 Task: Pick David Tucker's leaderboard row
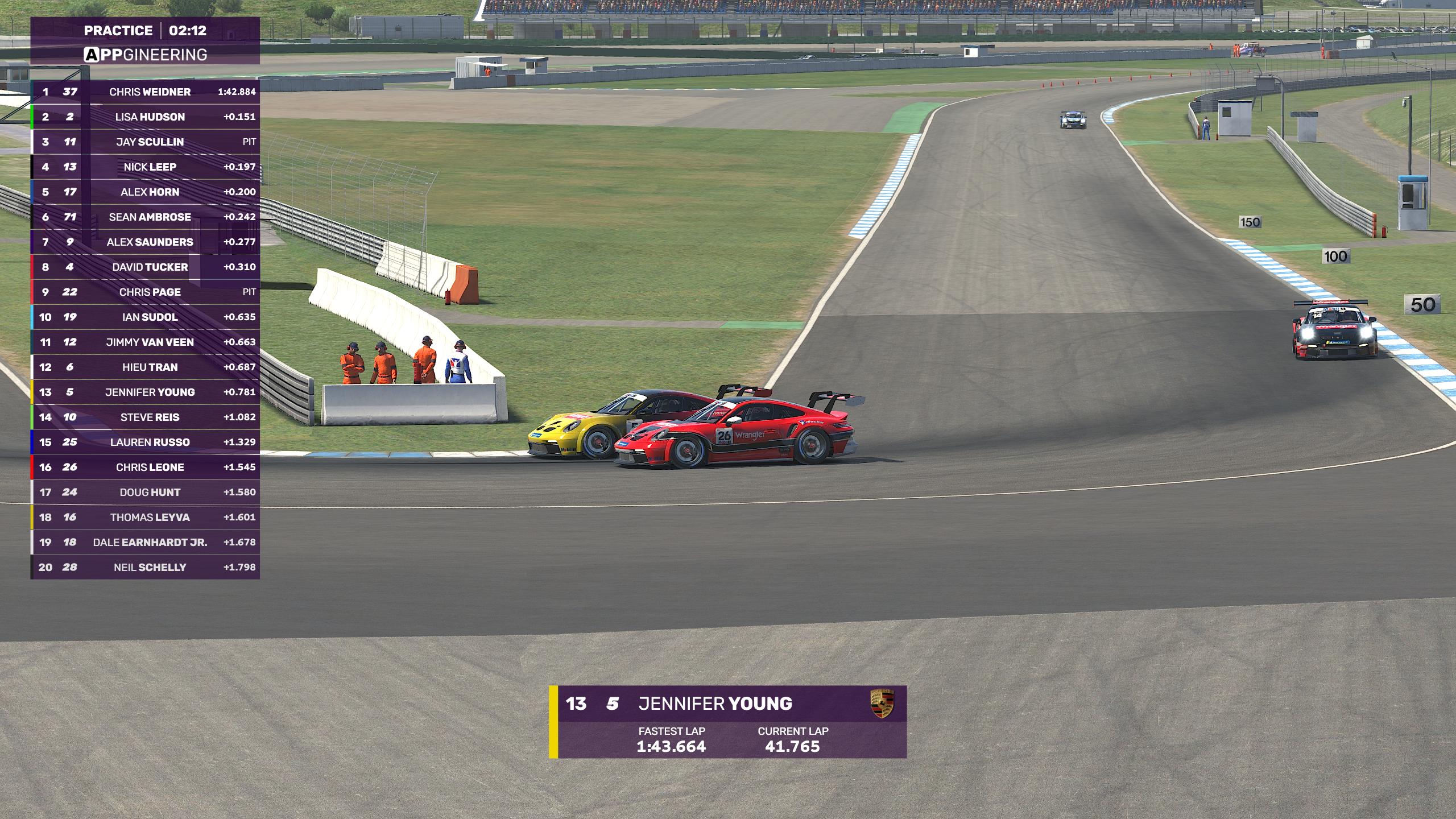point(150,267)
